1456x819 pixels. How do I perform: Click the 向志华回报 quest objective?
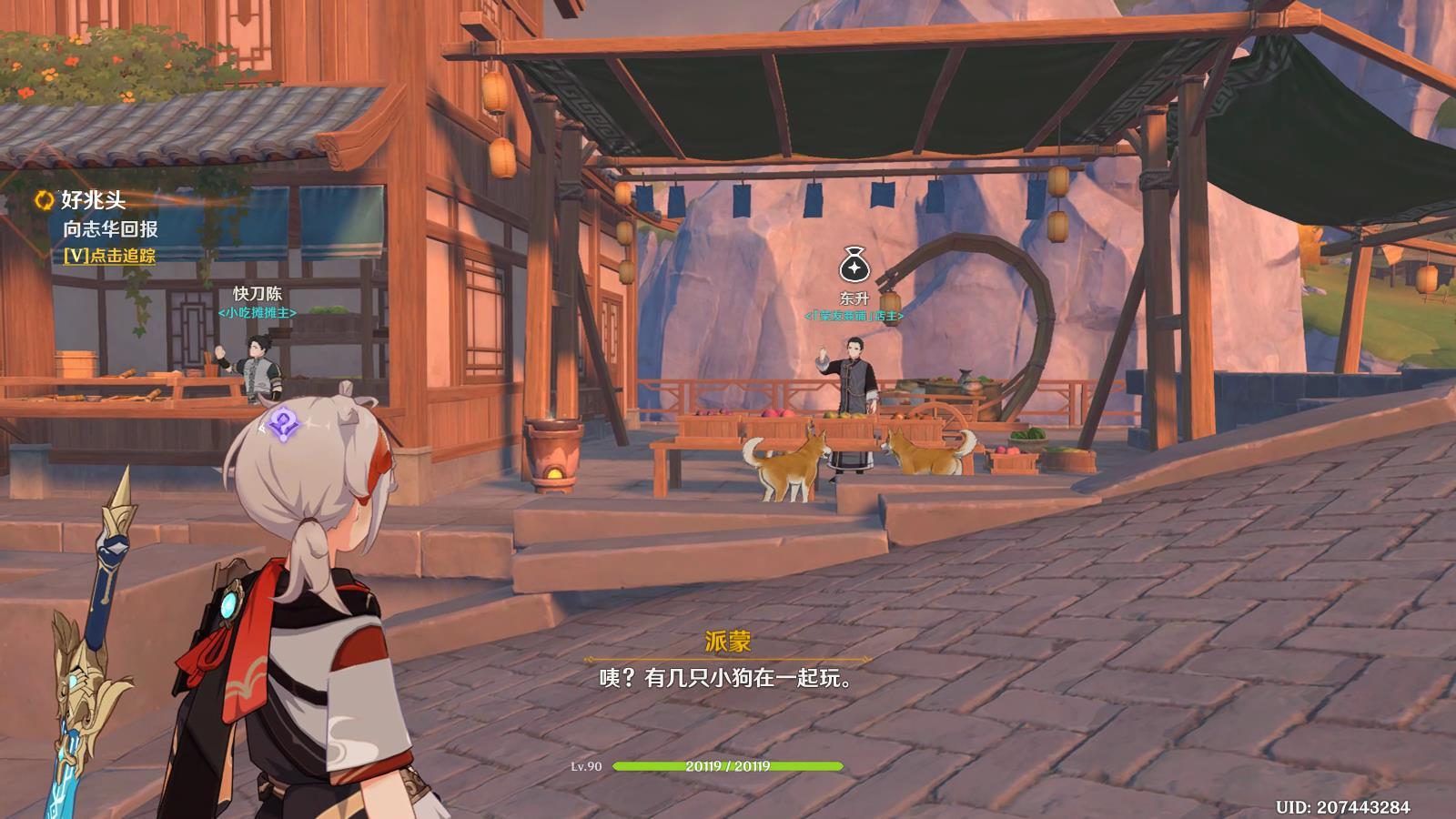coord(110,229)
